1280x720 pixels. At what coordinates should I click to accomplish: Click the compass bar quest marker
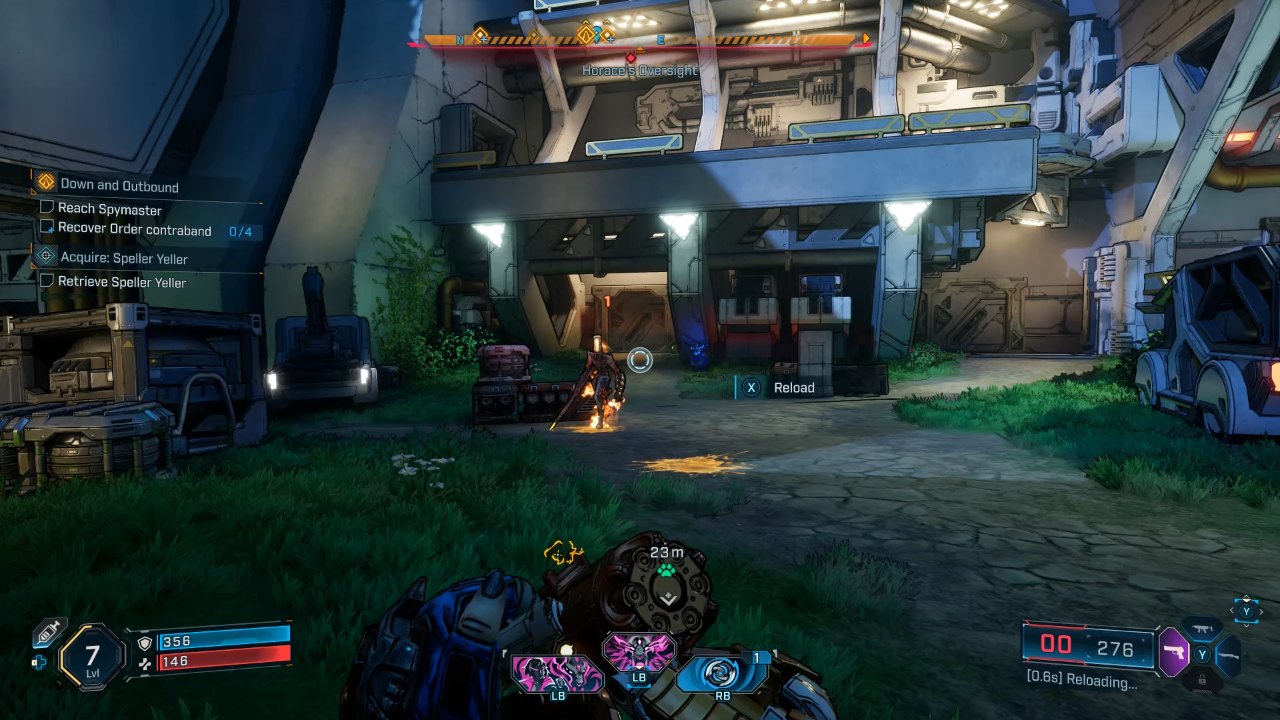pos(586,37)
